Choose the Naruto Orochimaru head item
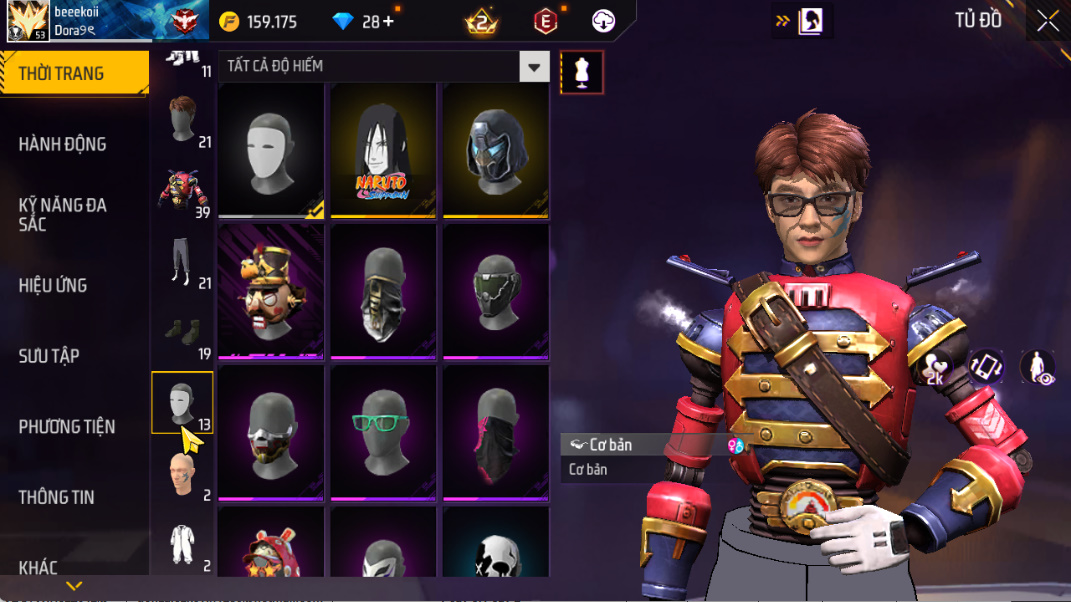This screenshot has width=1071, height=602. click(x=384, y=150)
